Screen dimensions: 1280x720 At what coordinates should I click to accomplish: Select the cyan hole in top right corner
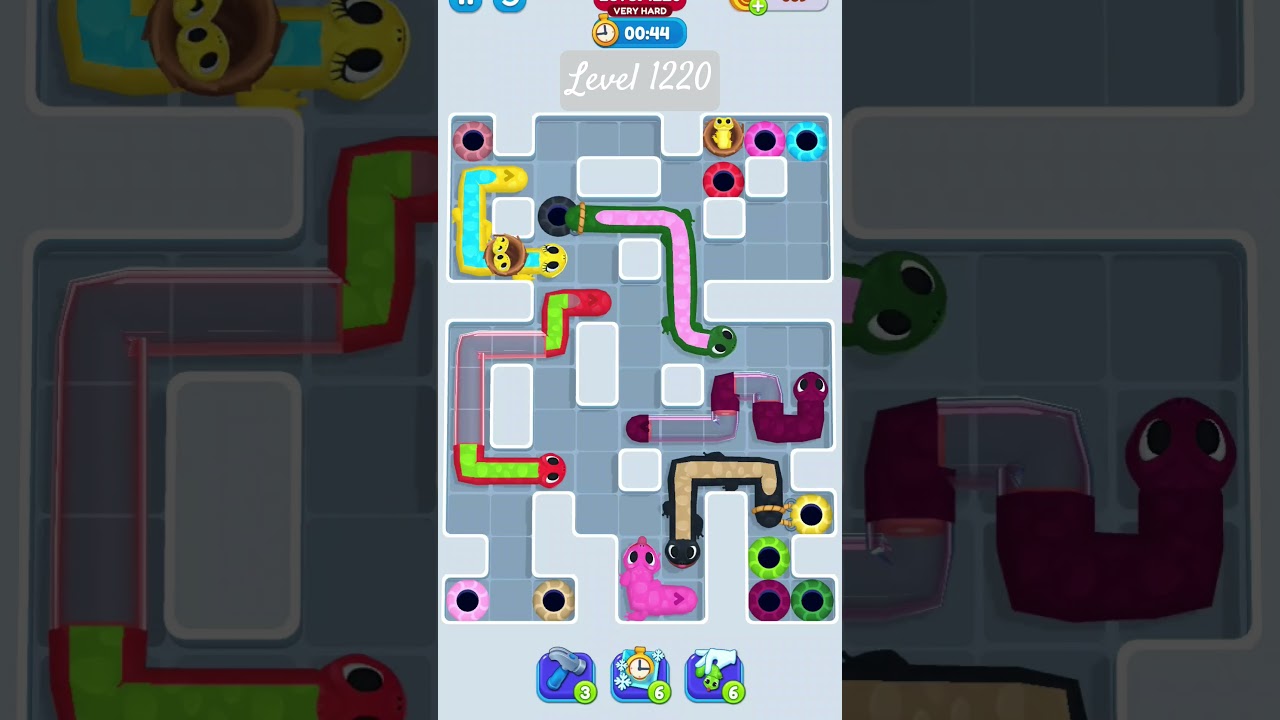click(807, 141)
